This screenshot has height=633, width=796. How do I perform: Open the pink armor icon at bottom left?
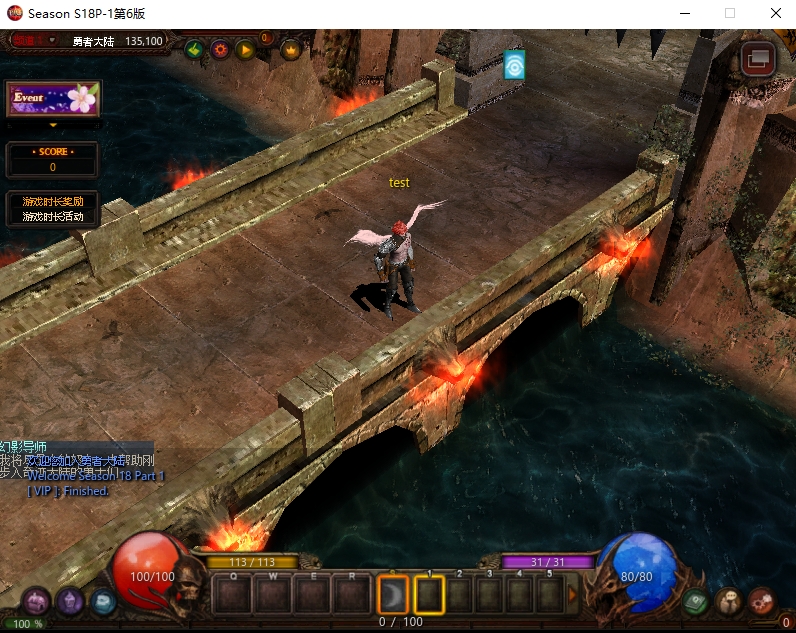37,601
